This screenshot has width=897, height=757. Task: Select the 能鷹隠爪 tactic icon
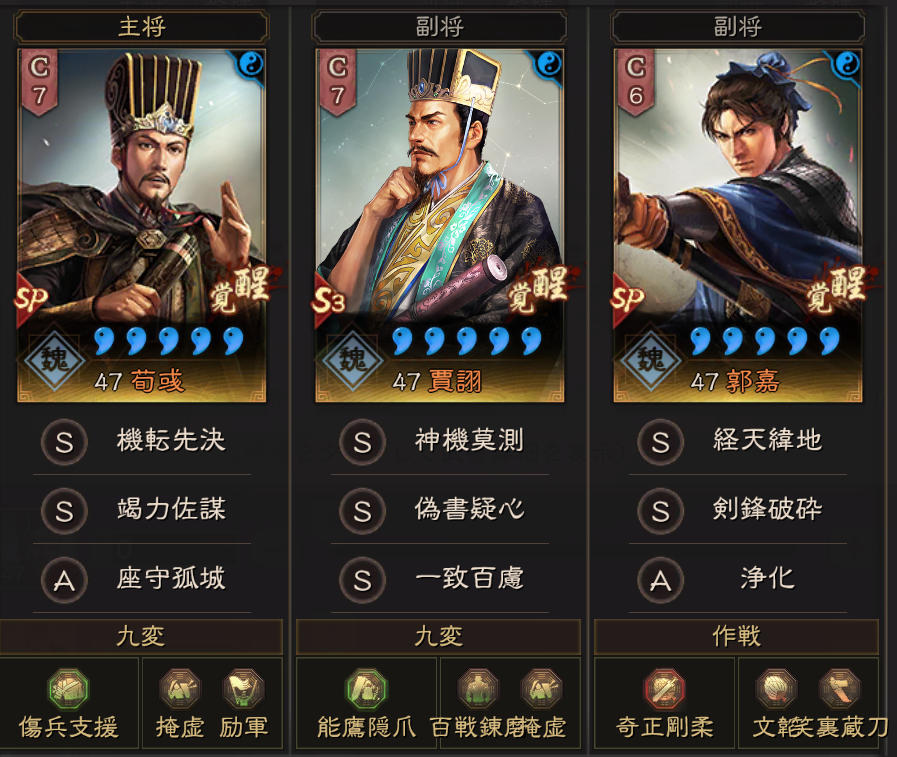point(367,689)
